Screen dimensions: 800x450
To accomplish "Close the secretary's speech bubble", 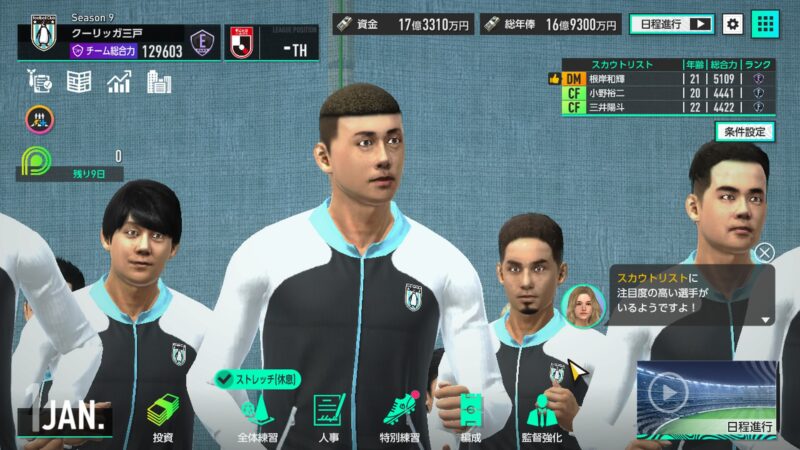I will click(765, 253).
